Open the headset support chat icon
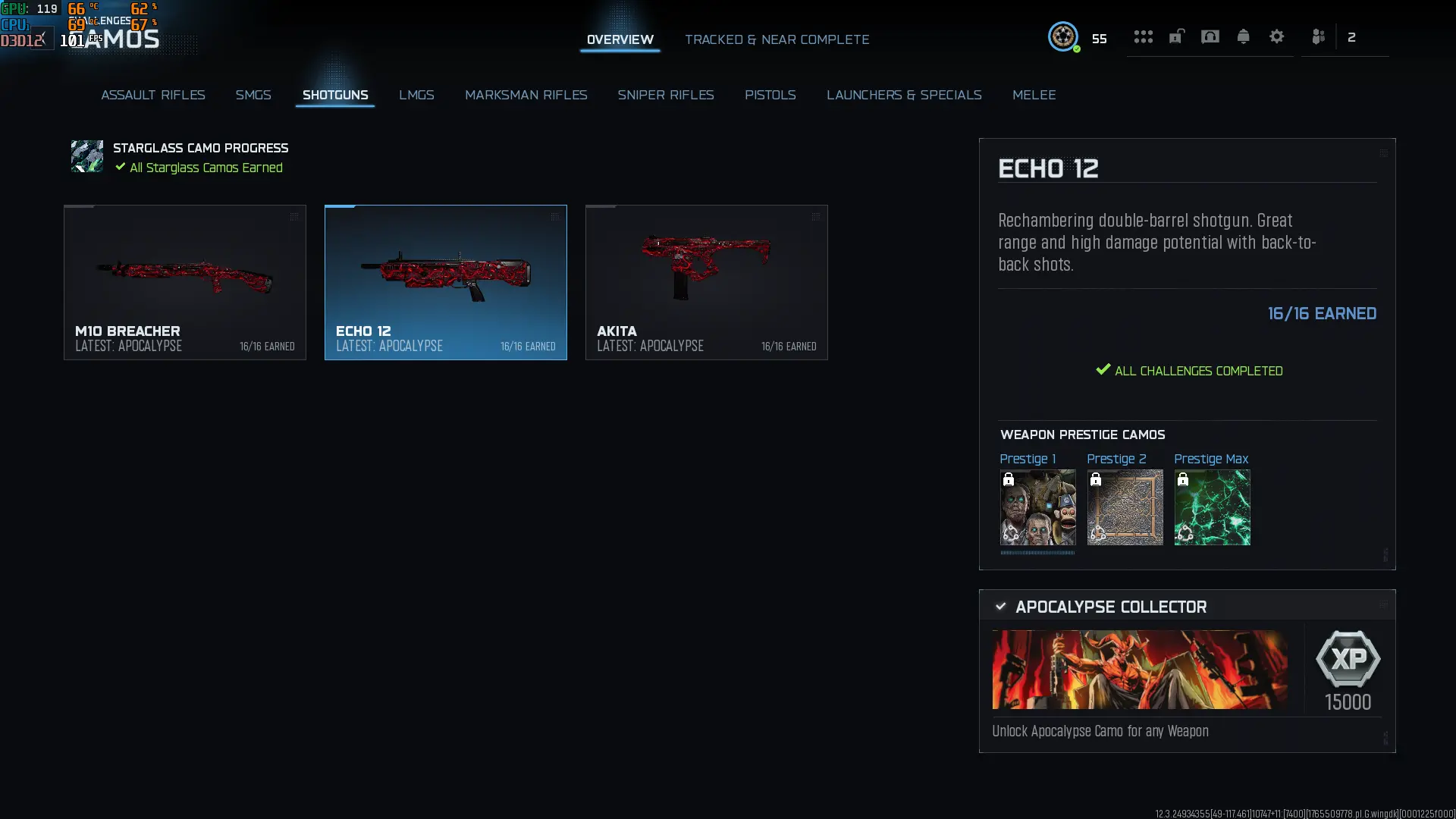 click(1210, 36)
